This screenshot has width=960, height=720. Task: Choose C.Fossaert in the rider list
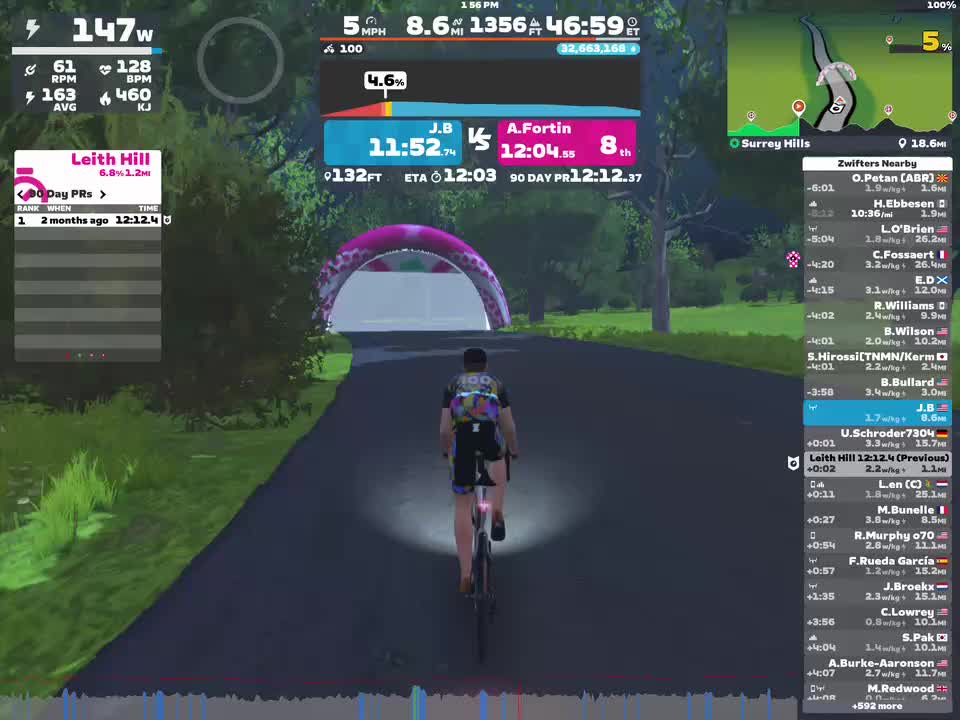click(877, 260)
